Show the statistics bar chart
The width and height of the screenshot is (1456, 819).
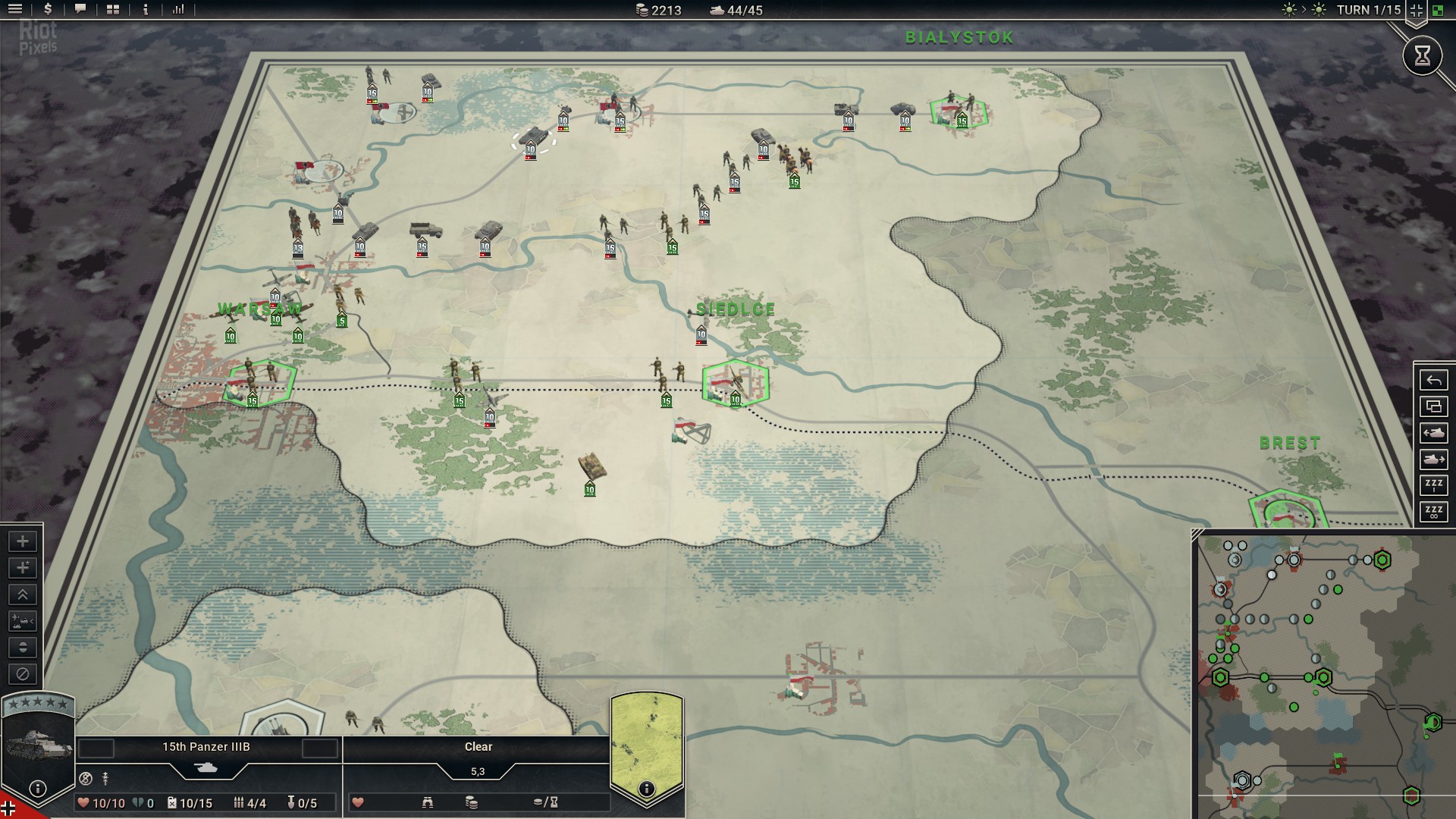click(x=178, y=10)
